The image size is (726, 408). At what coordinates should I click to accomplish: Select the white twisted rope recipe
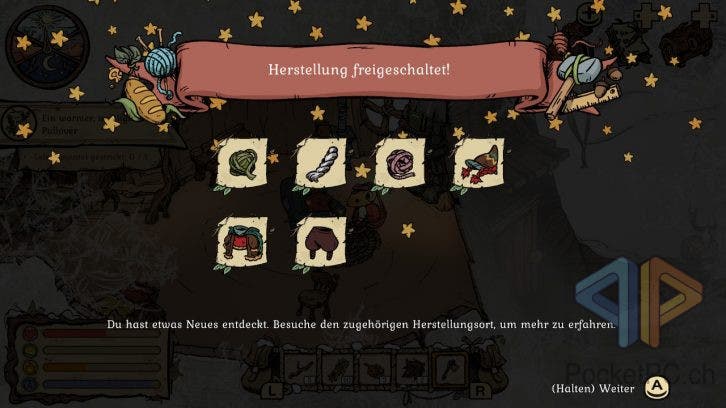pos(320,162)
